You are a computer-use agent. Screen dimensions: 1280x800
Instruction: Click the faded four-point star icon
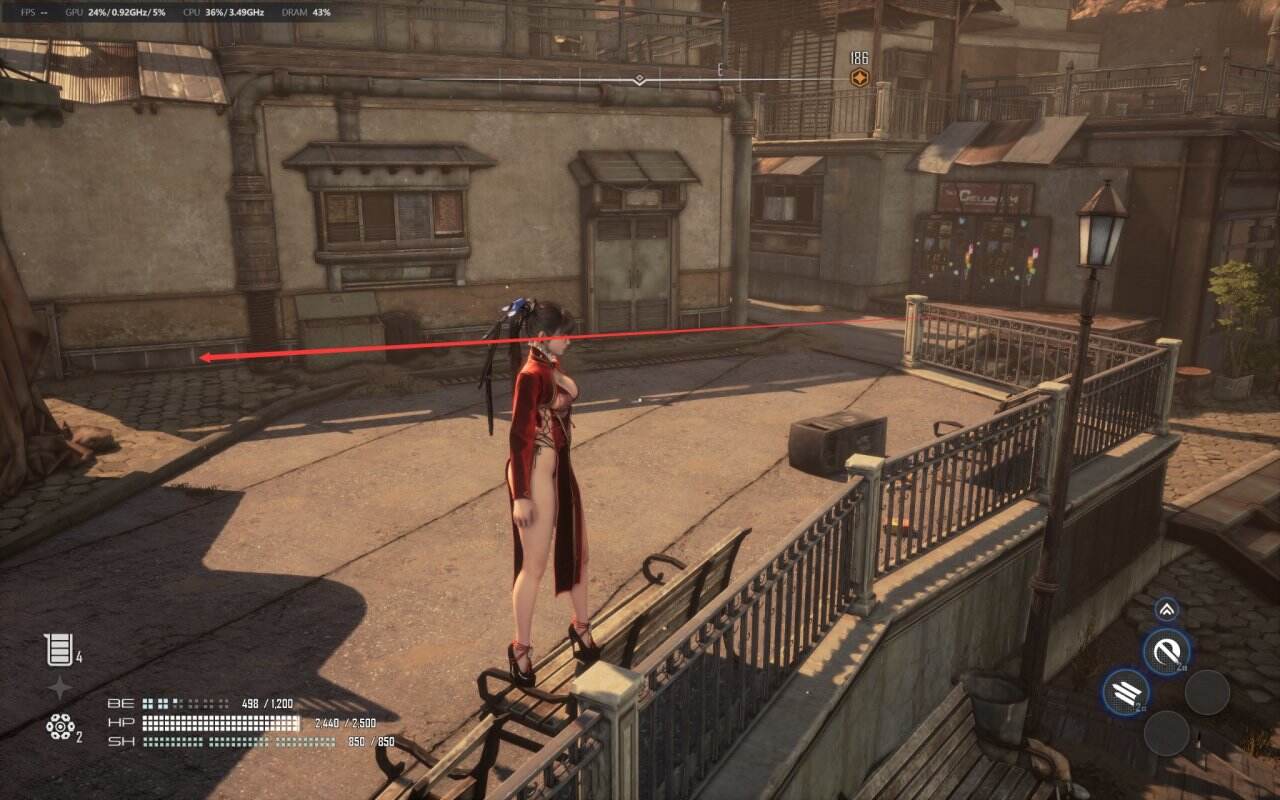(60, 687)
